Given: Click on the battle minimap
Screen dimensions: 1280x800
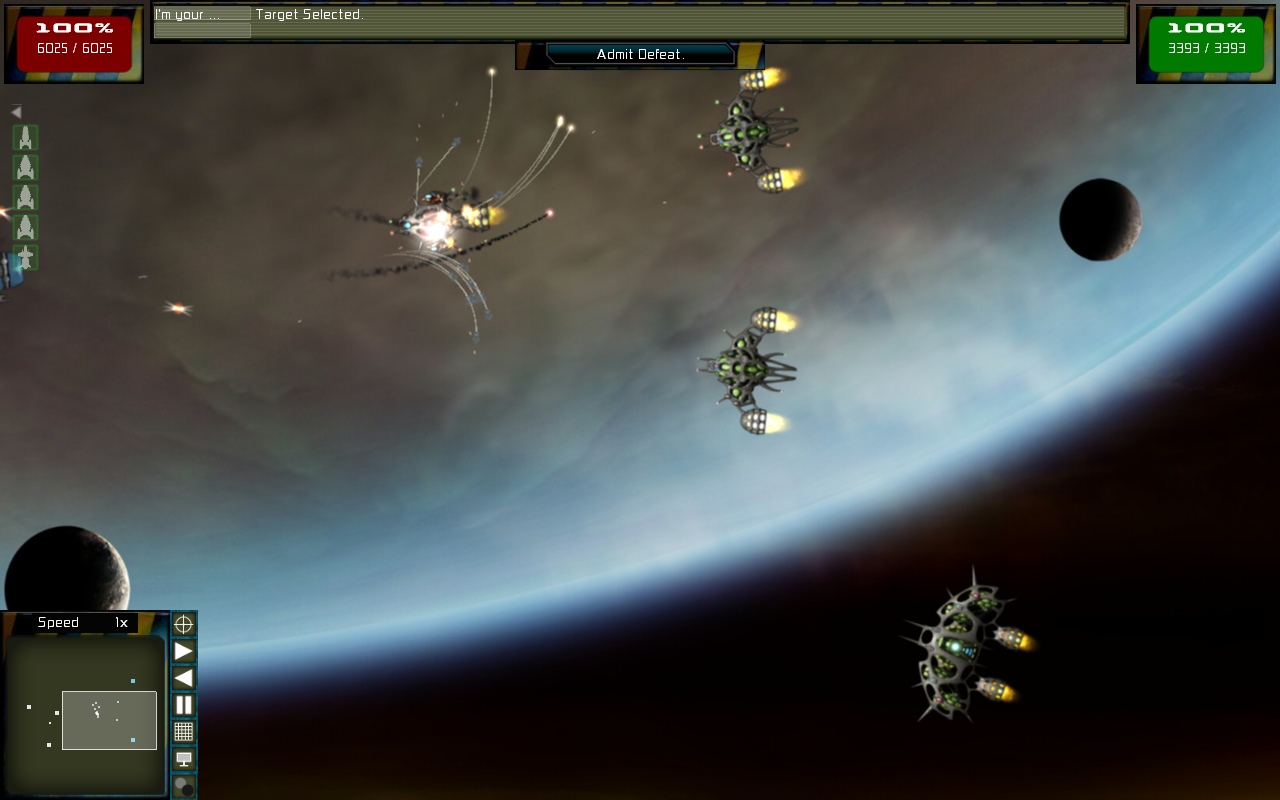Looking at the screenshot, I should point(84,716).
